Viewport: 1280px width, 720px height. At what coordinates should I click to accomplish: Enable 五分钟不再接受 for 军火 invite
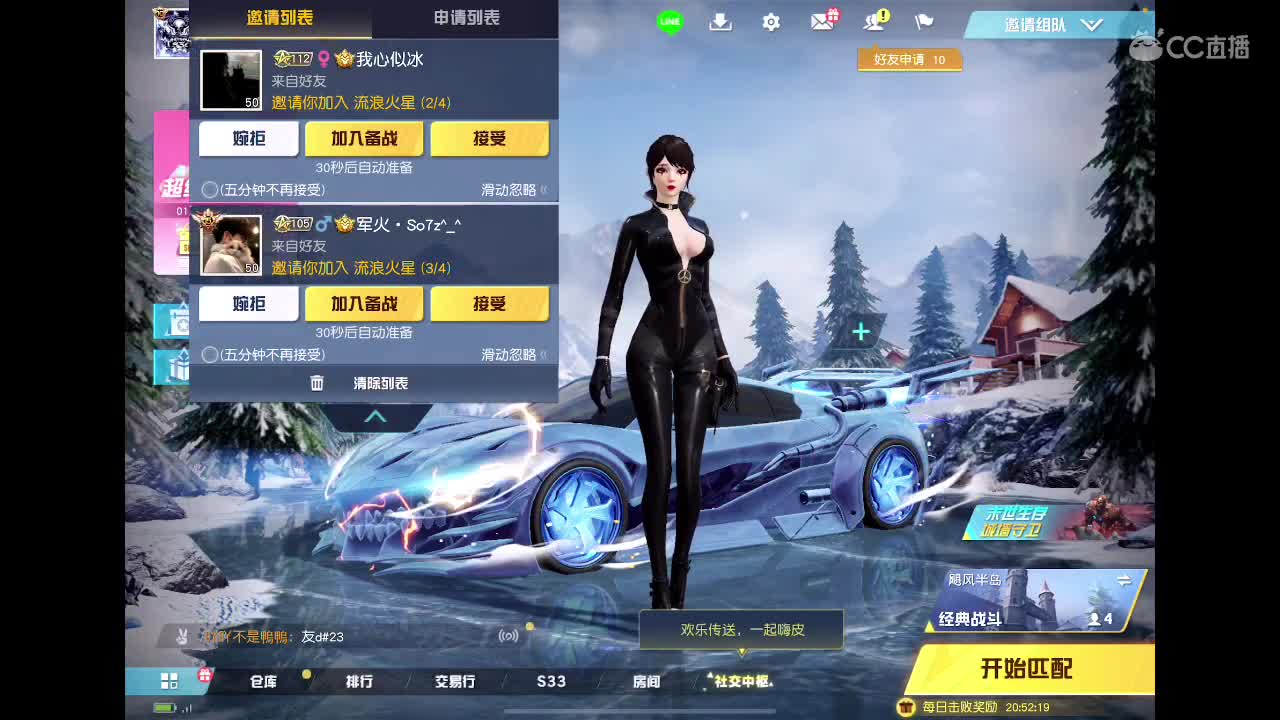click(209, 353)
